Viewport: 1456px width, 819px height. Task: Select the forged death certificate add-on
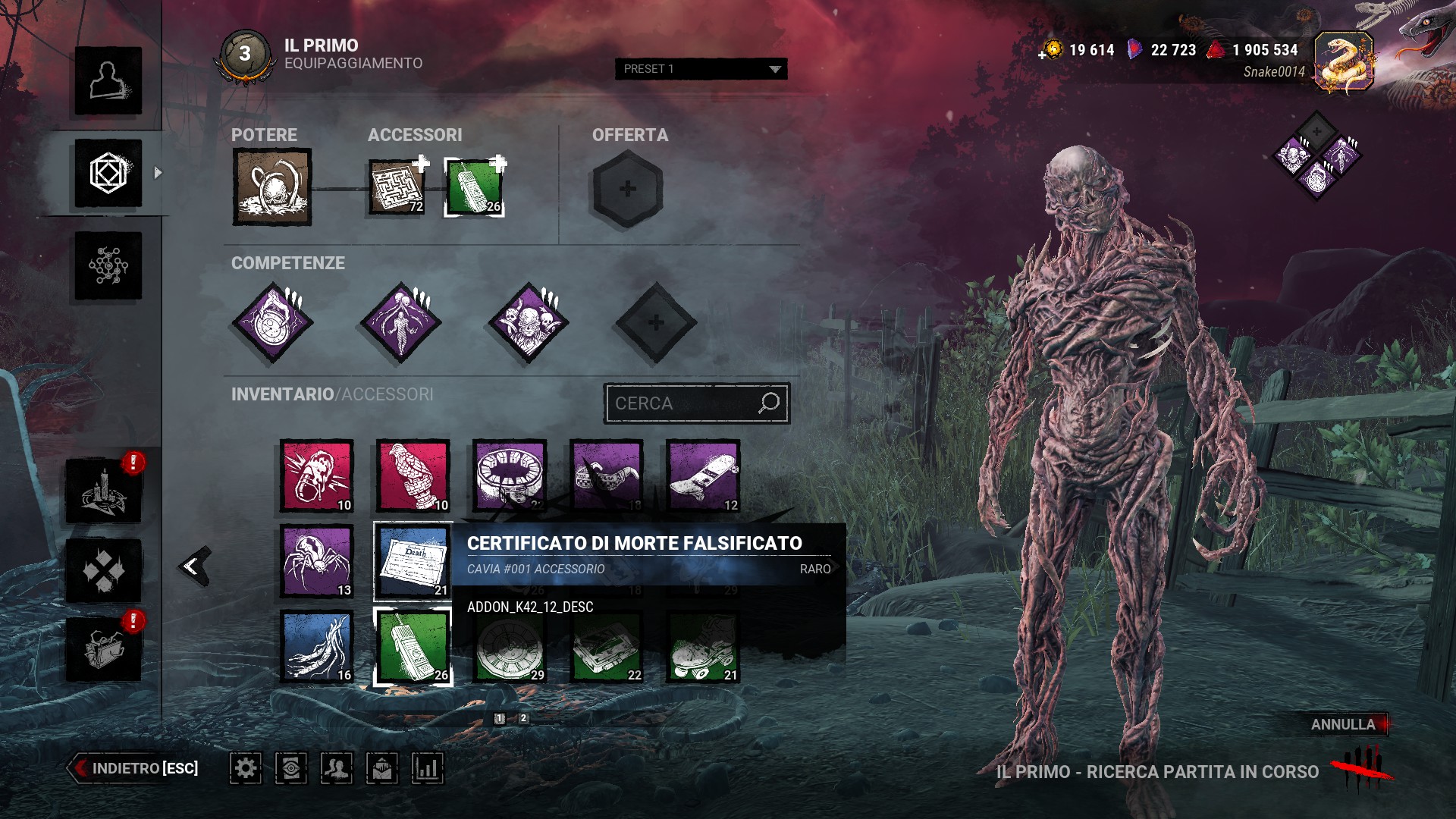413,561
